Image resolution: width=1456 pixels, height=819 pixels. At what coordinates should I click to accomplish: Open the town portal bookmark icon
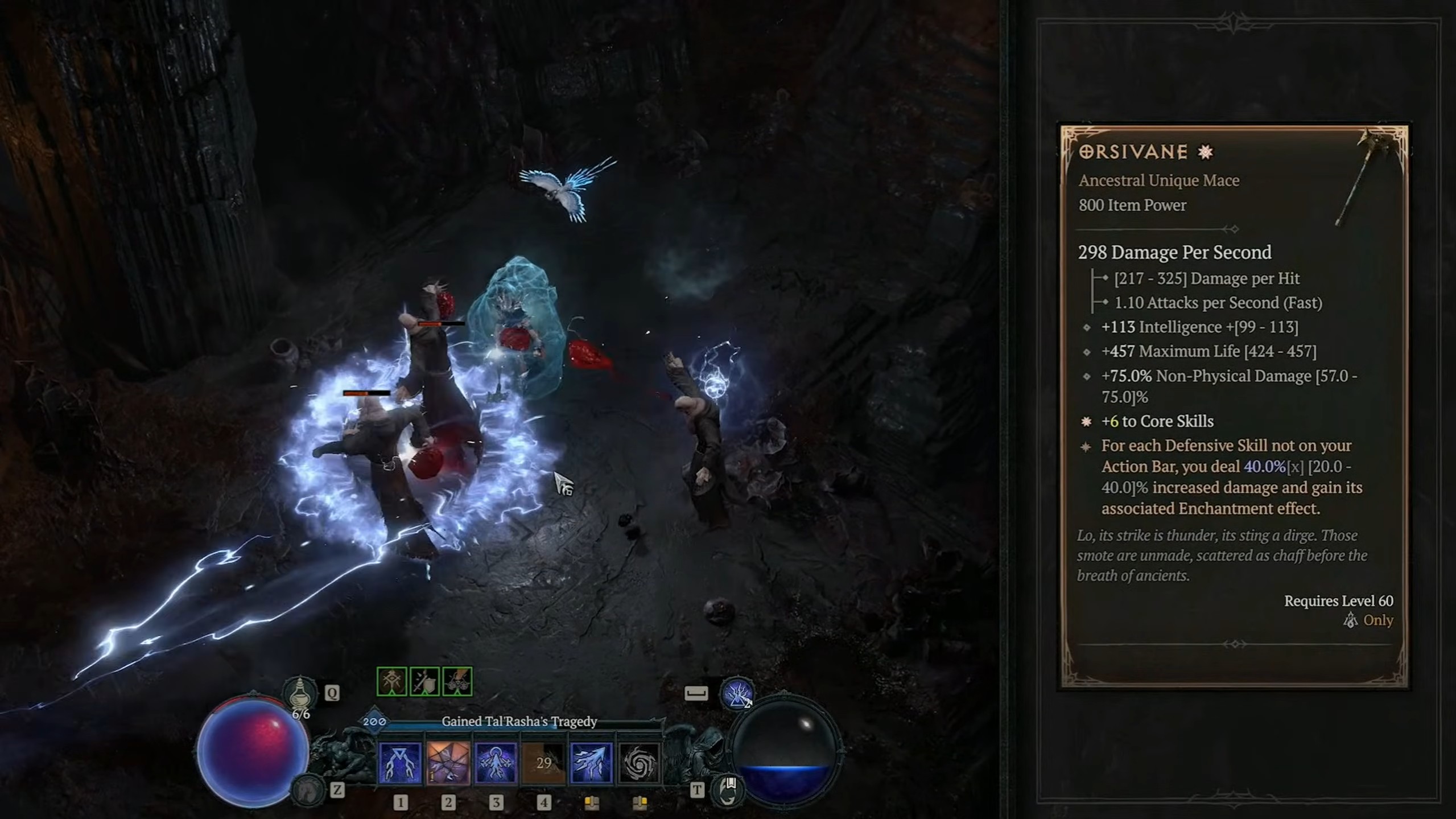click(x=728, y=789)
